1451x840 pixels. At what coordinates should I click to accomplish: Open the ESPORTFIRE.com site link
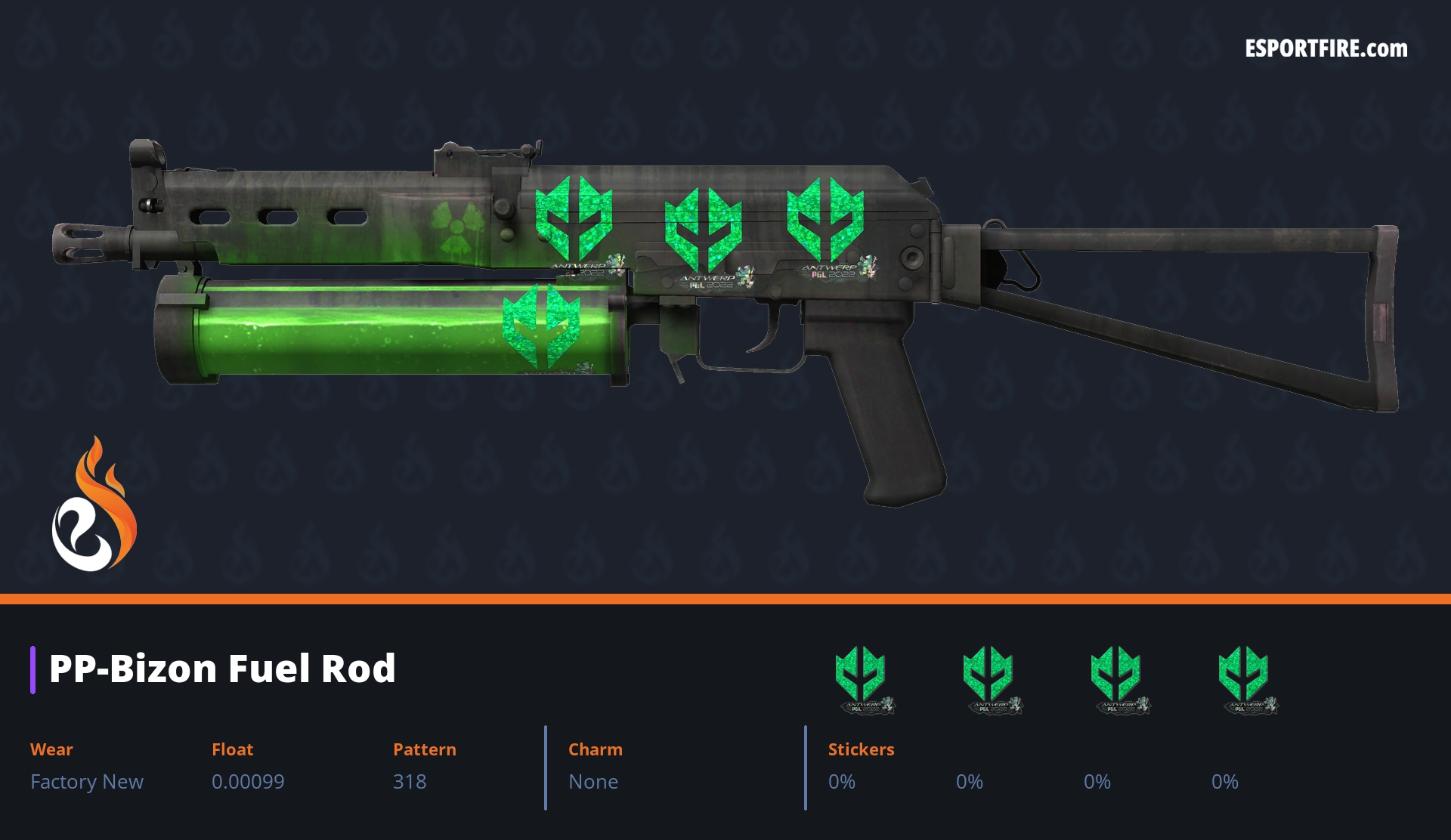[x=1326, y=49]
